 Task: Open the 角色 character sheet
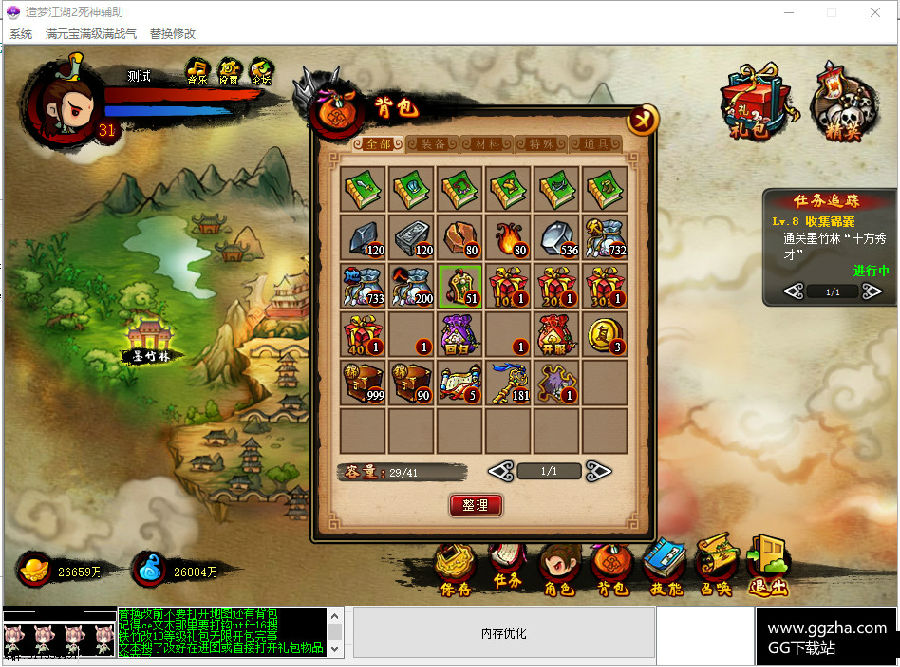click(x=559, y=572)
